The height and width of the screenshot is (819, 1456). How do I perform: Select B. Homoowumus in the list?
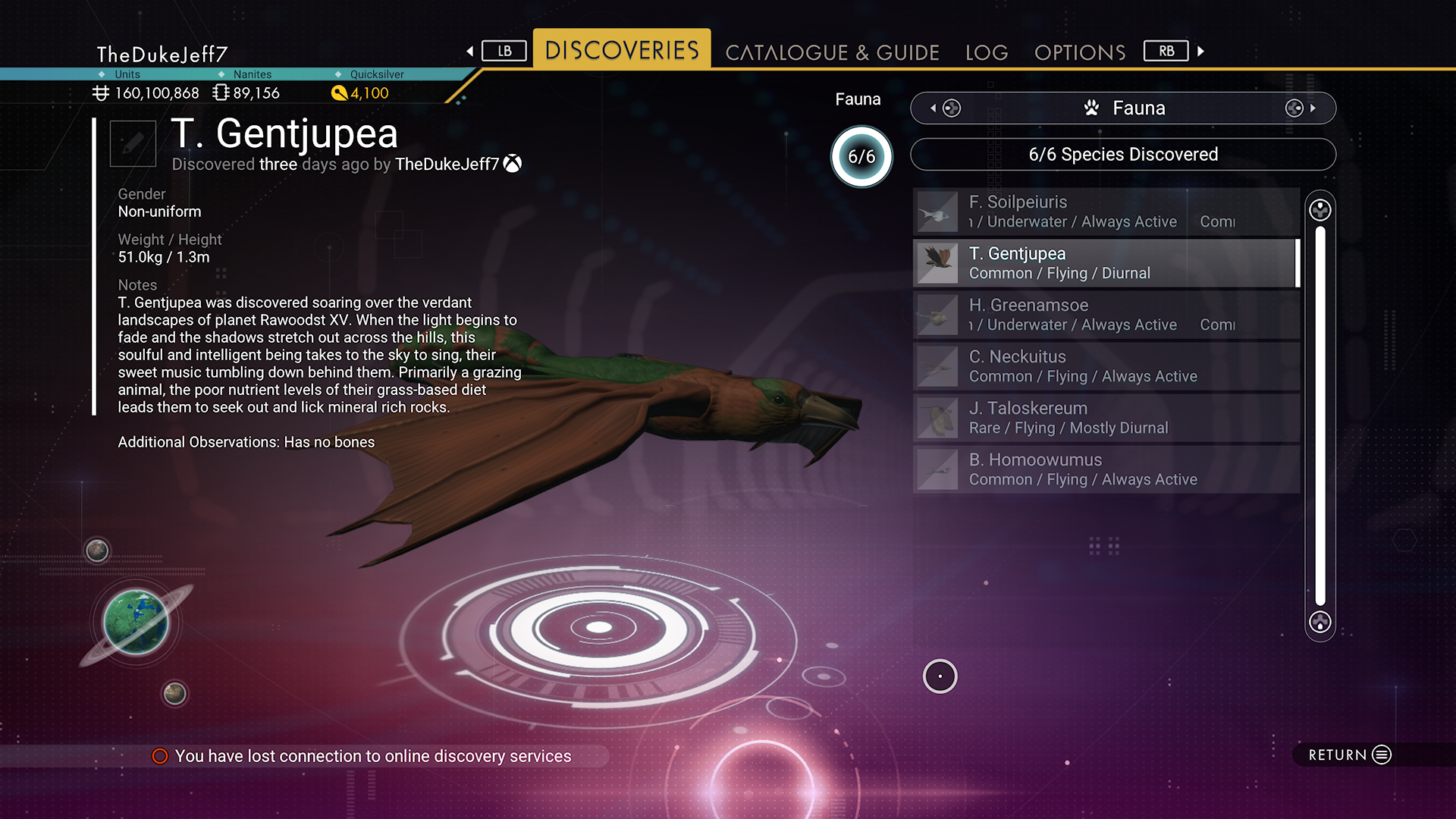tap(1106, 469)
